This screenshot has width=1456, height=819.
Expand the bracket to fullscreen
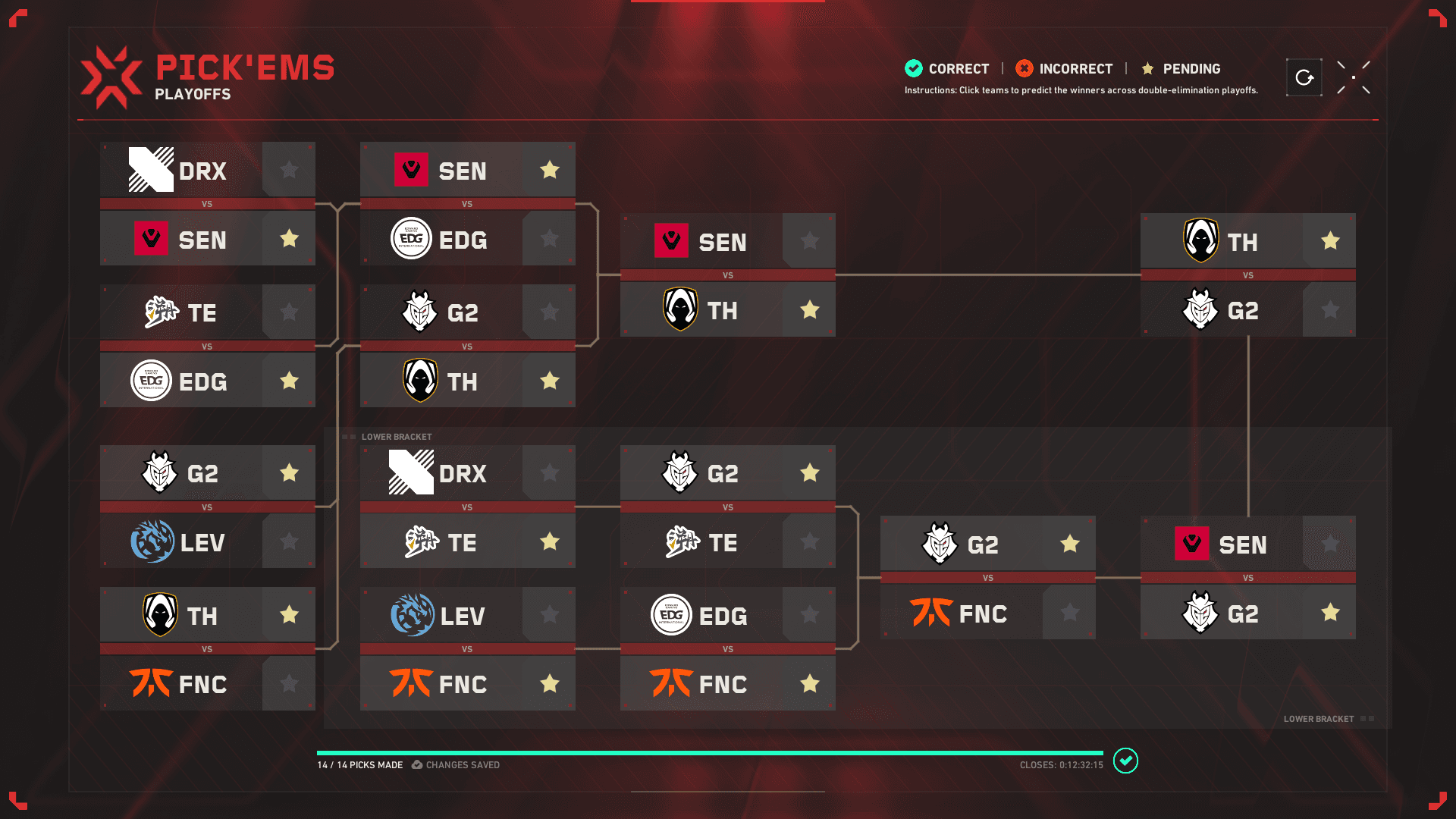pos(1354,77)
